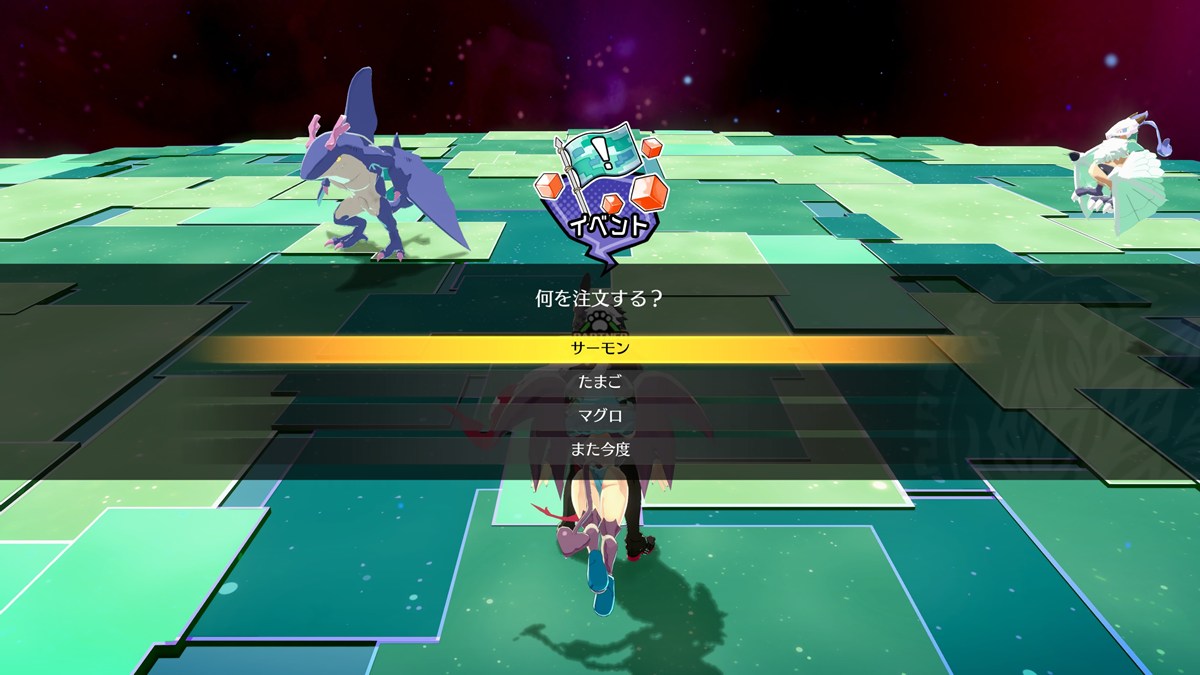
Task: Choose たまご from the order list
Action: click(x=600, y=382)
